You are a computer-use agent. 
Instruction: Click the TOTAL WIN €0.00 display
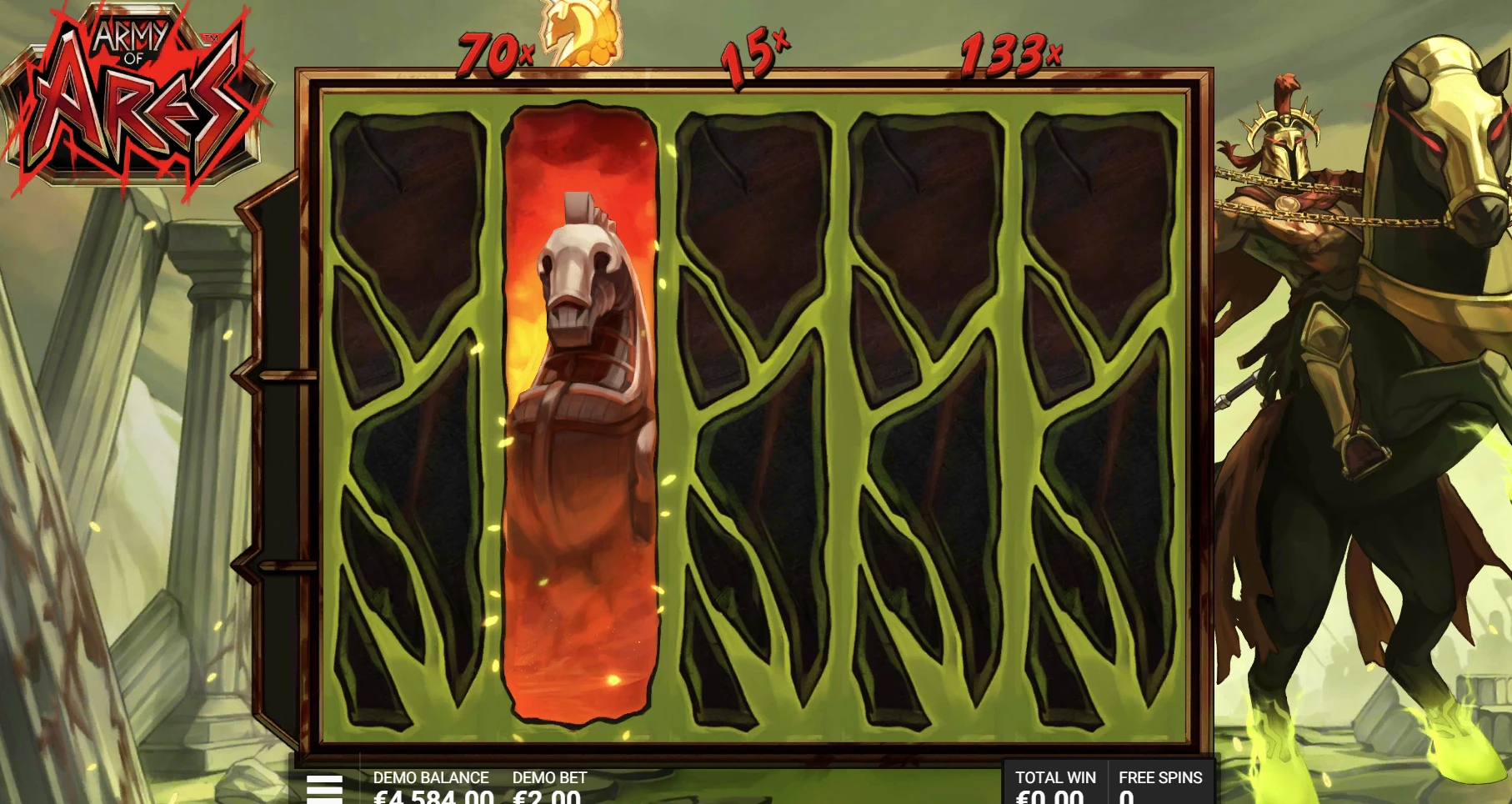pyautogui.click(x=1055, y=792)
